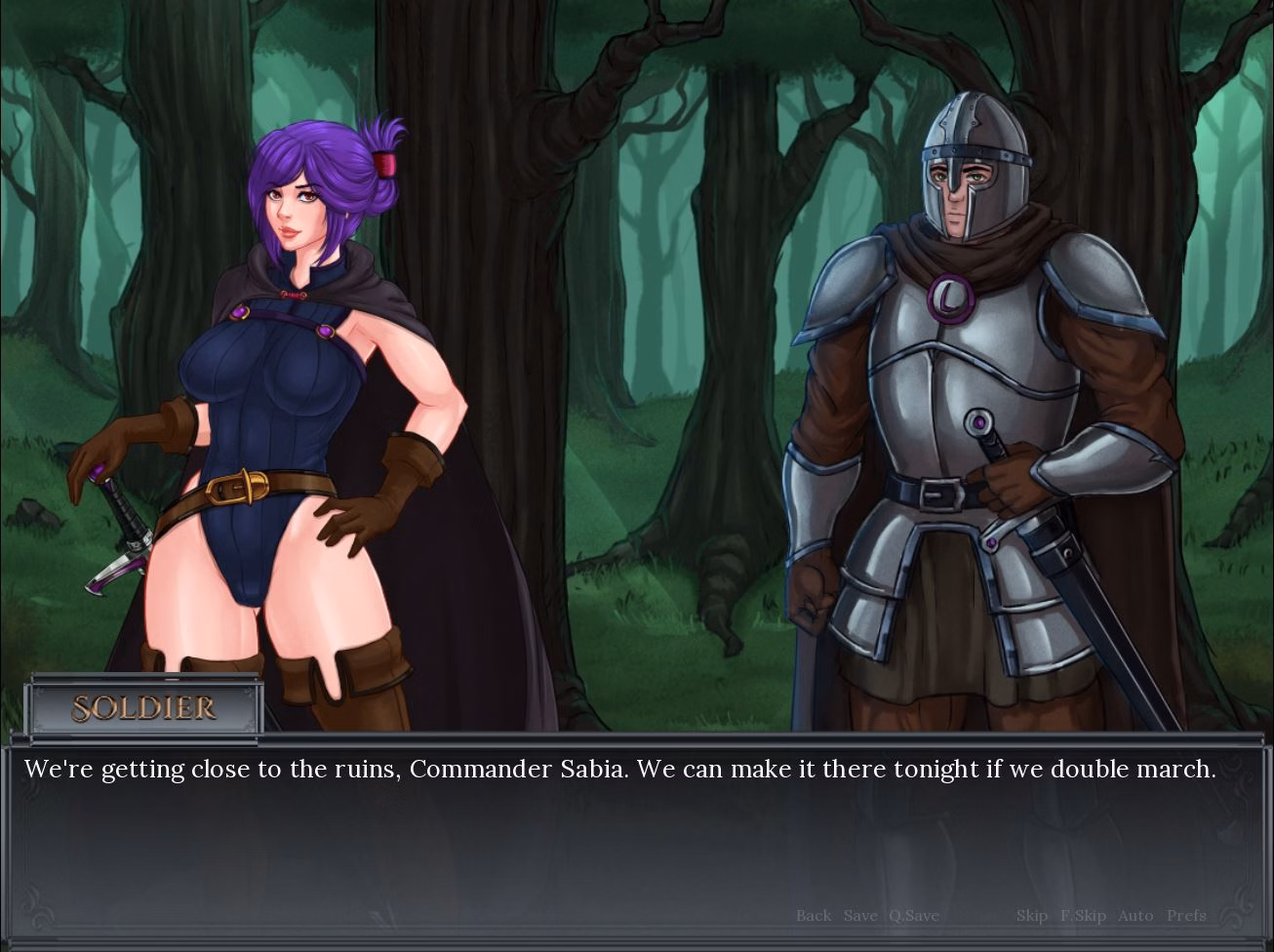Open the Save screen
The height and width of the screenshot is (952, 1274).
859,915
